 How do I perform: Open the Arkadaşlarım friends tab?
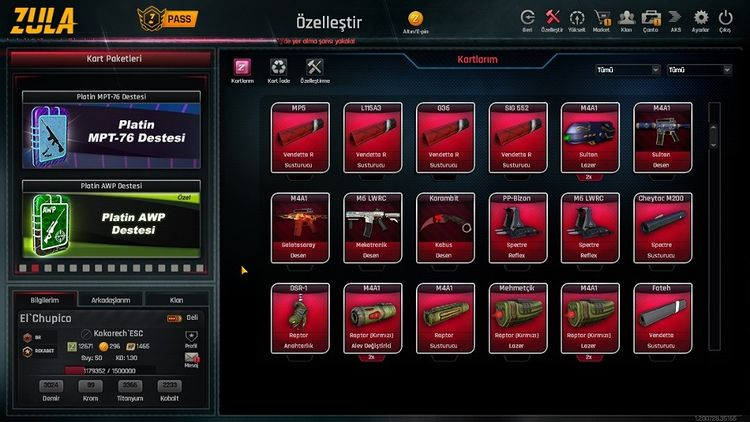point(110,299)
